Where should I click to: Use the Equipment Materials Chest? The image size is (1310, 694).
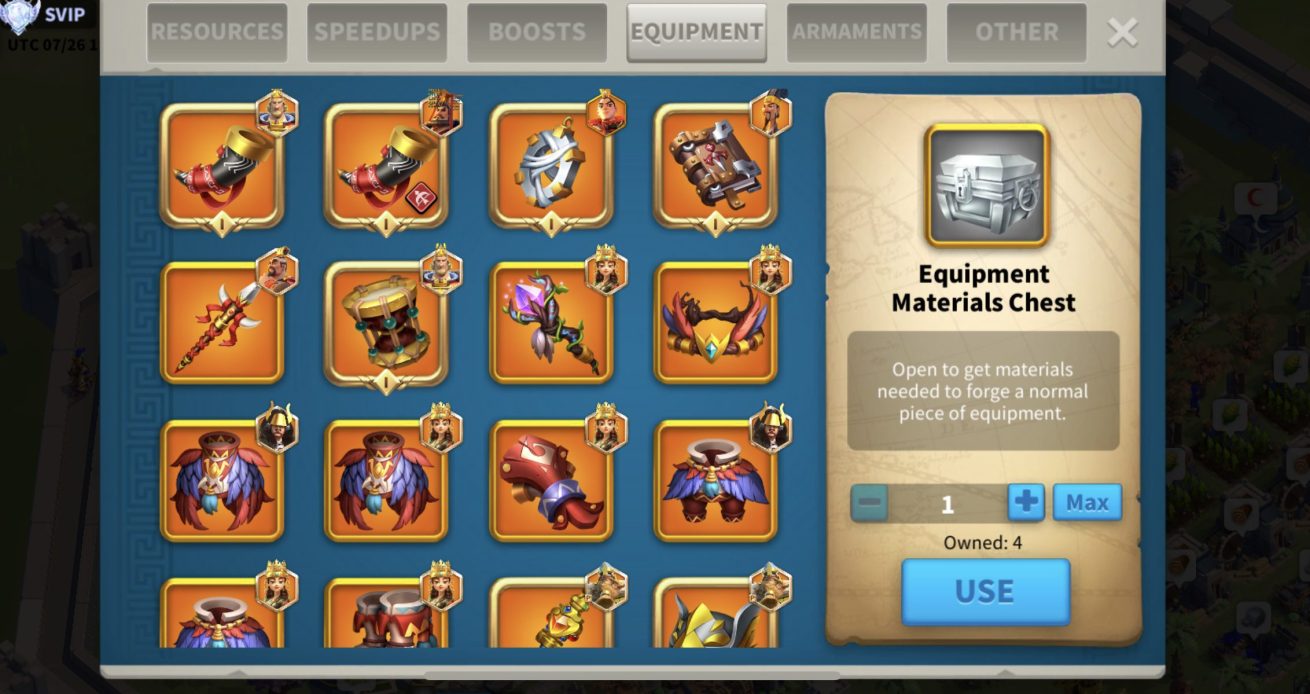click(x=985, y=592)
